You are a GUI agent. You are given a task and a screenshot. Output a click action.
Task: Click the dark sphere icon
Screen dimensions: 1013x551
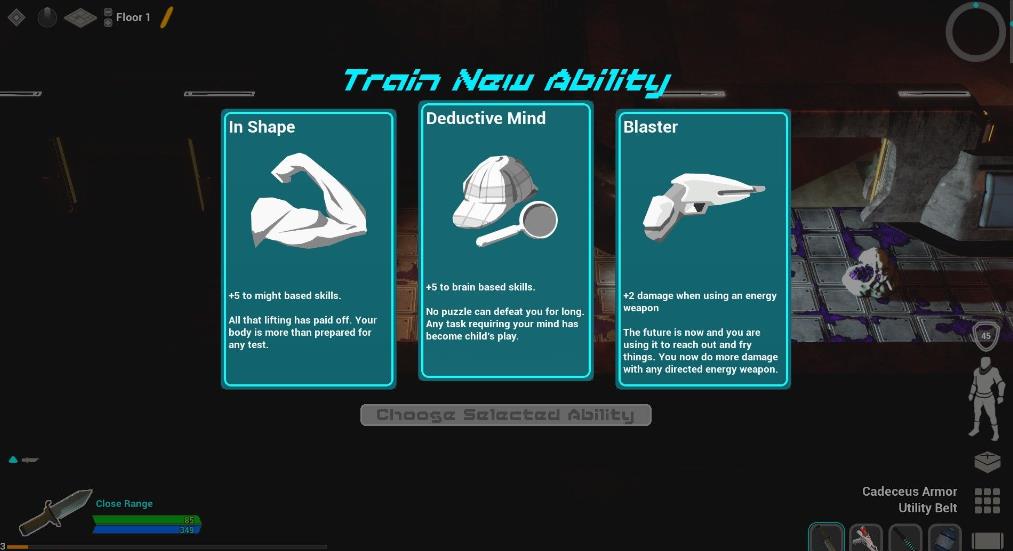(x=47, y=17)
